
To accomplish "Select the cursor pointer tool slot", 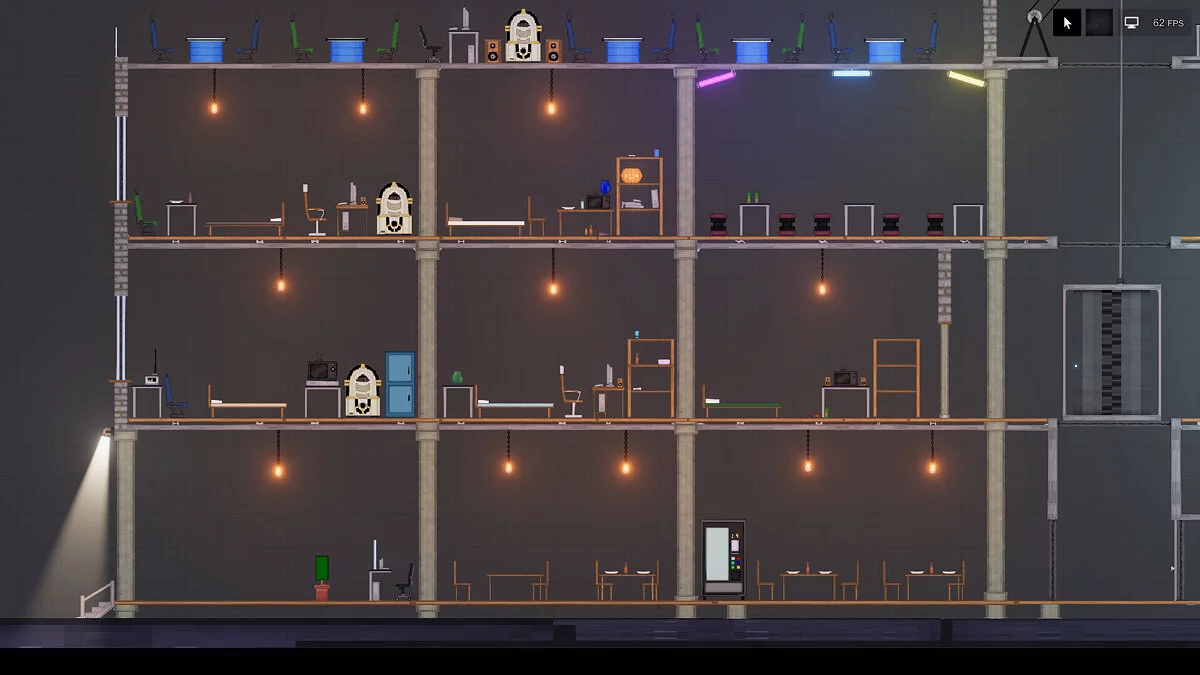I will [1067, 22].
